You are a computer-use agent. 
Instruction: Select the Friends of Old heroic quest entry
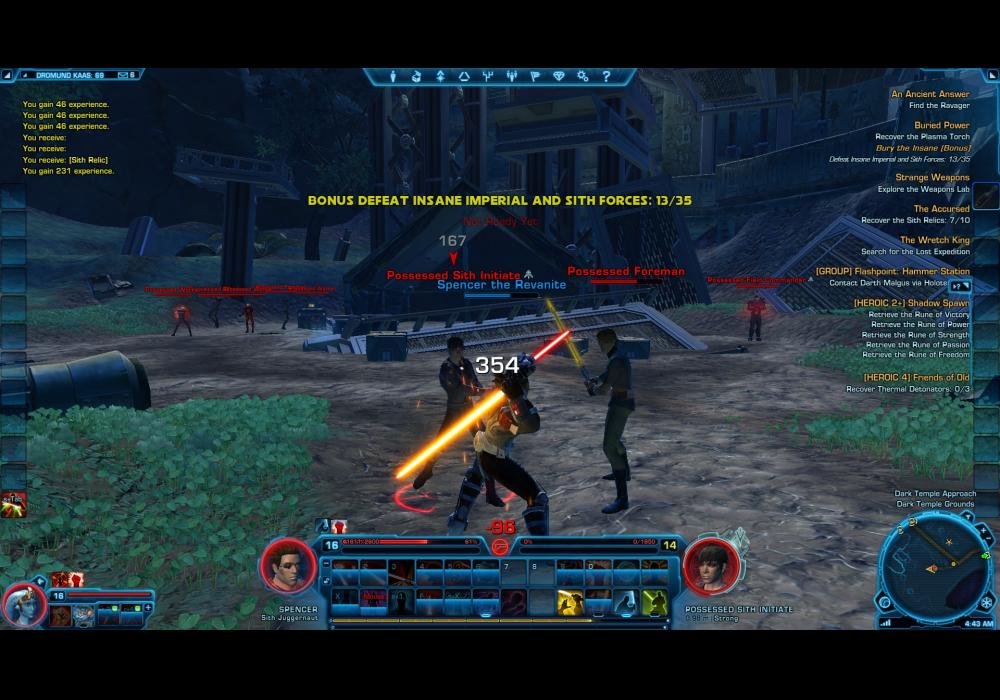908,376
